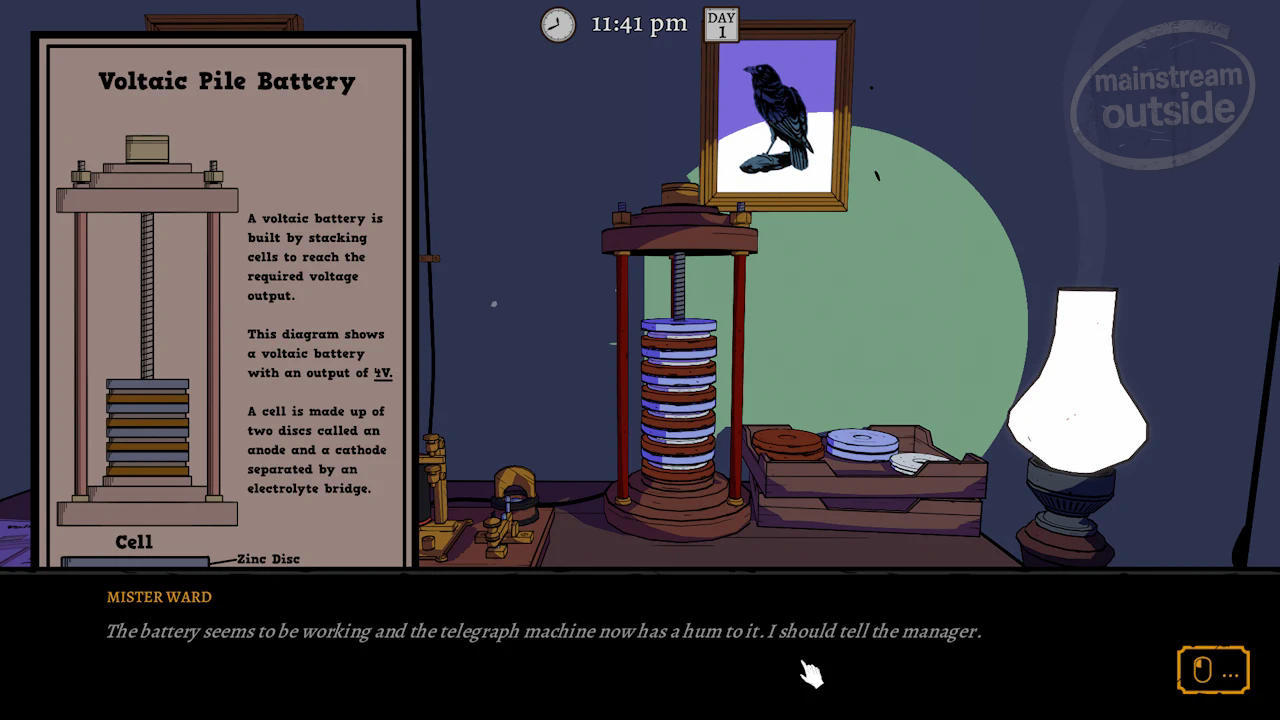The height and width of the screenshot is (720, 1280).
Task: Select the copper disc stack in the tray
Action: click(x=786, y=443)
